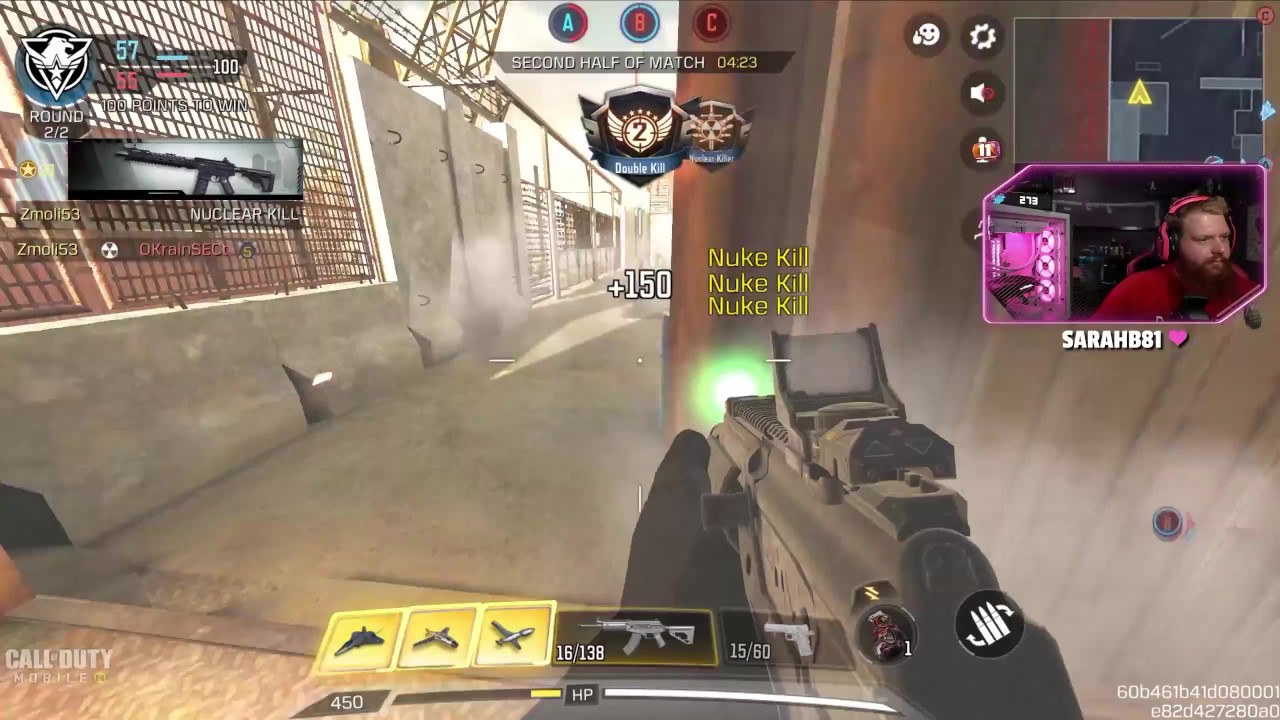Expand the minimap with the yellow arrow

(1138, 90)
